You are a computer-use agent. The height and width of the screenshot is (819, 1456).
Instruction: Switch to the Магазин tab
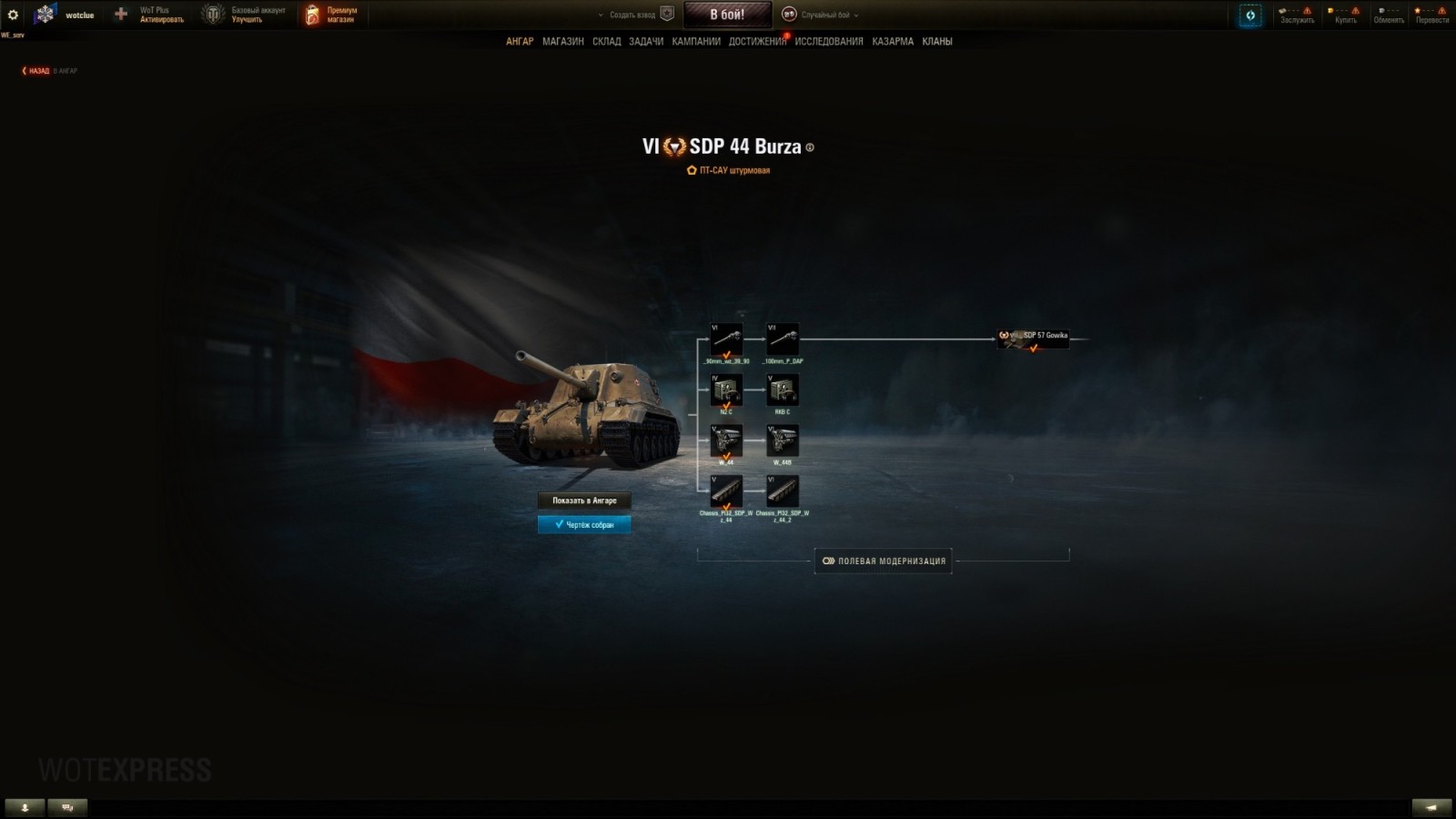[562, 42]
